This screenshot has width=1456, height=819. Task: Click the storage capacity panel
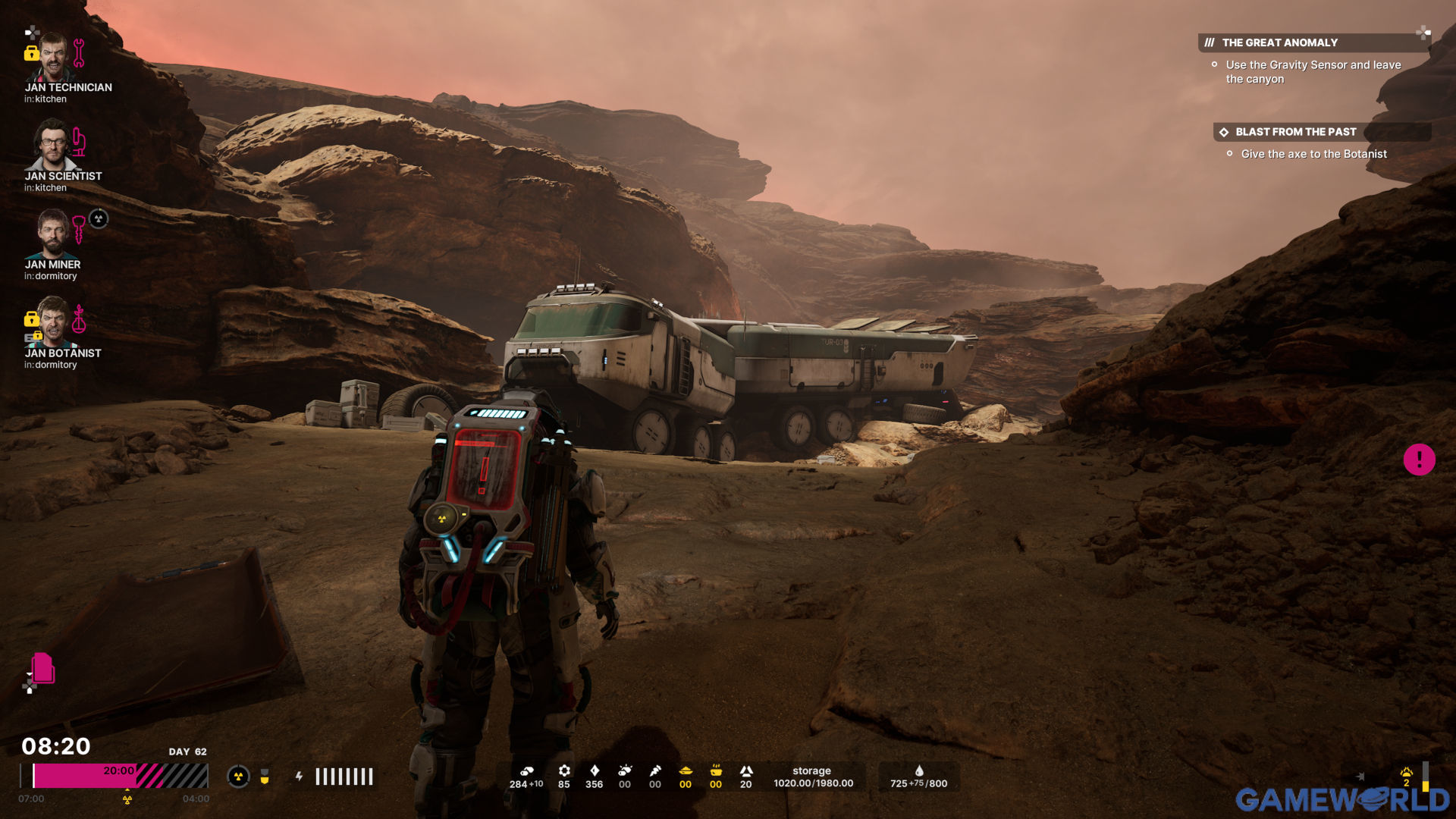(813, 777)
